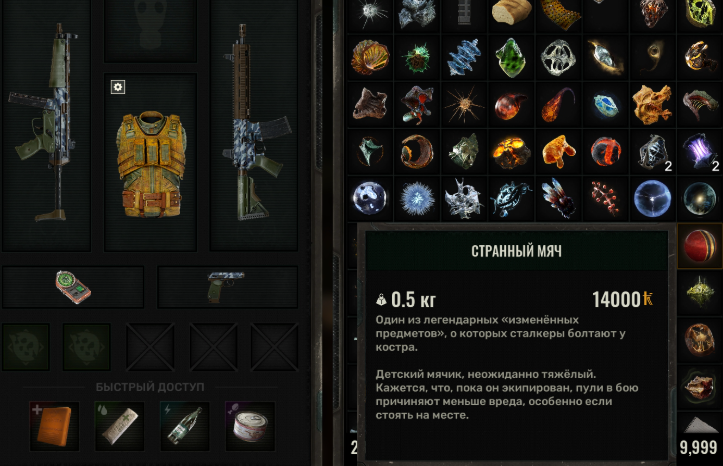
Task: Select the bread loaf inventory item
Action: (x=510, y=12)
